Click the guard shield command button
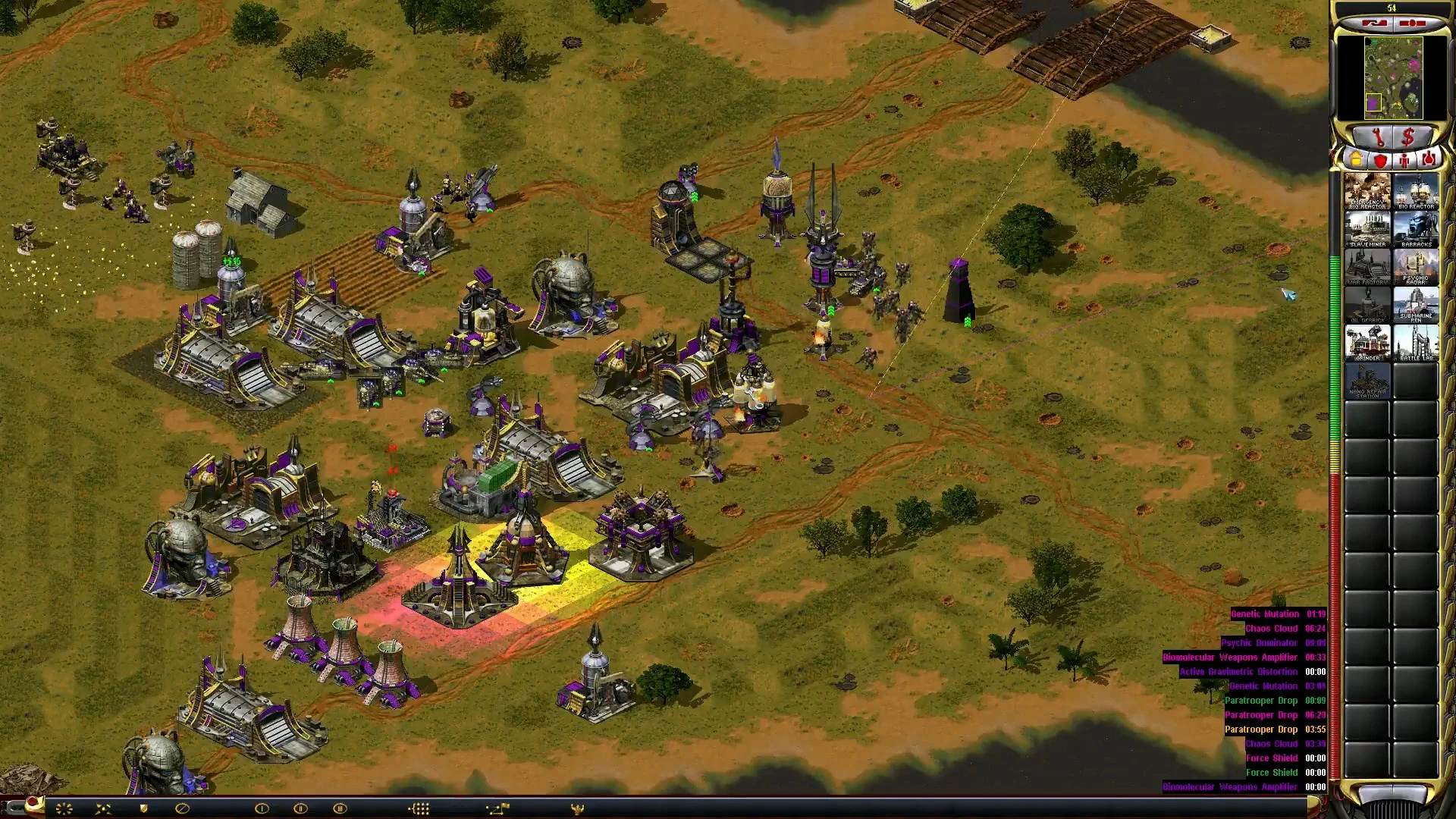The height and width of the screenshot is (819, 1456). [x=143, y=808]
